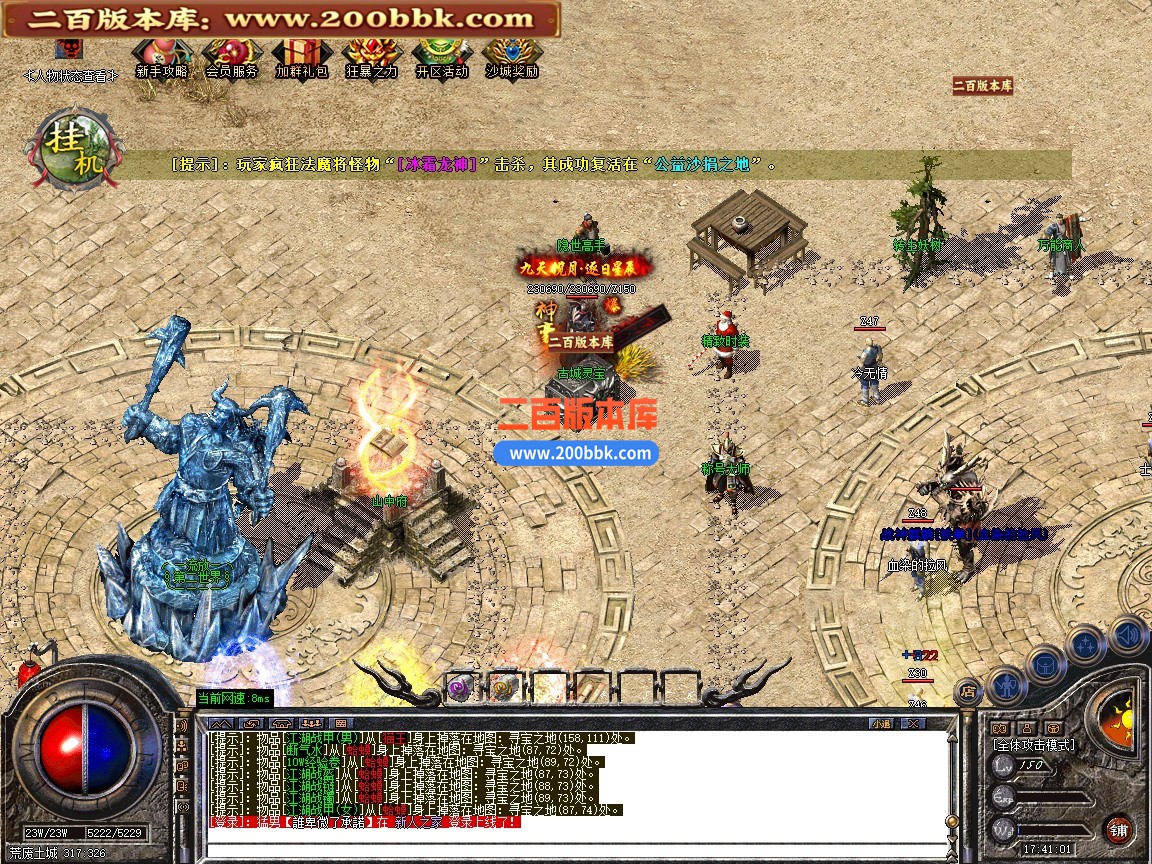
Task: Click the red skull character status icon
Action: [69, 51]
